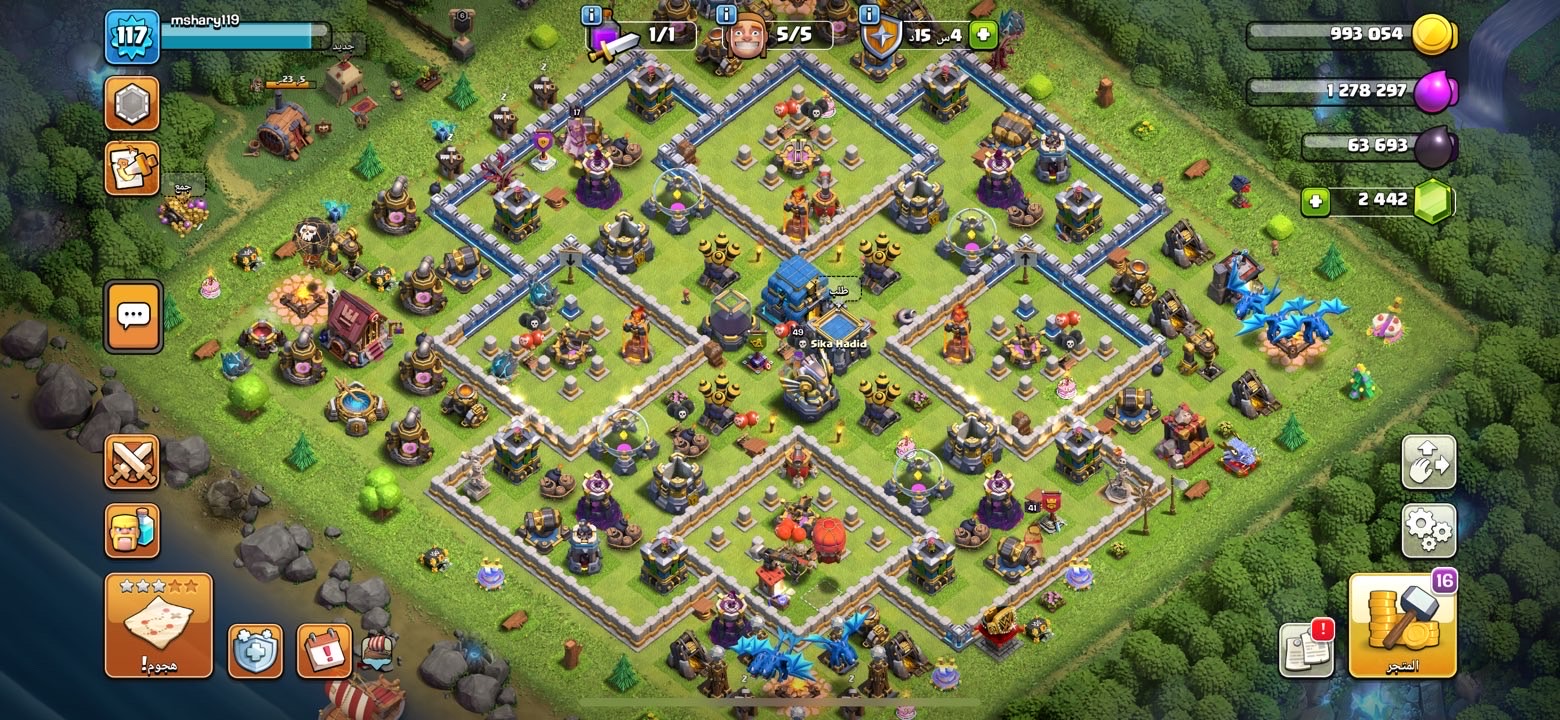Add shield time with the green plus

[982, 35]
